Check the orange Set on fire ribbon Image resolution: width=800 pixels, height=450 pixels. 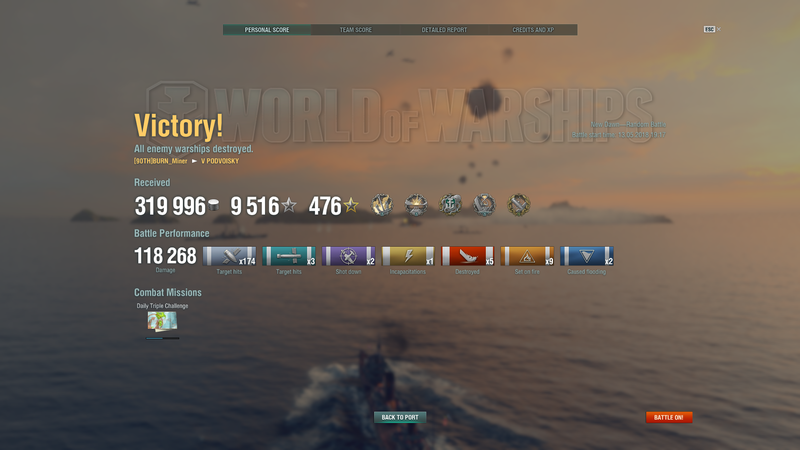tap(528, 256)
